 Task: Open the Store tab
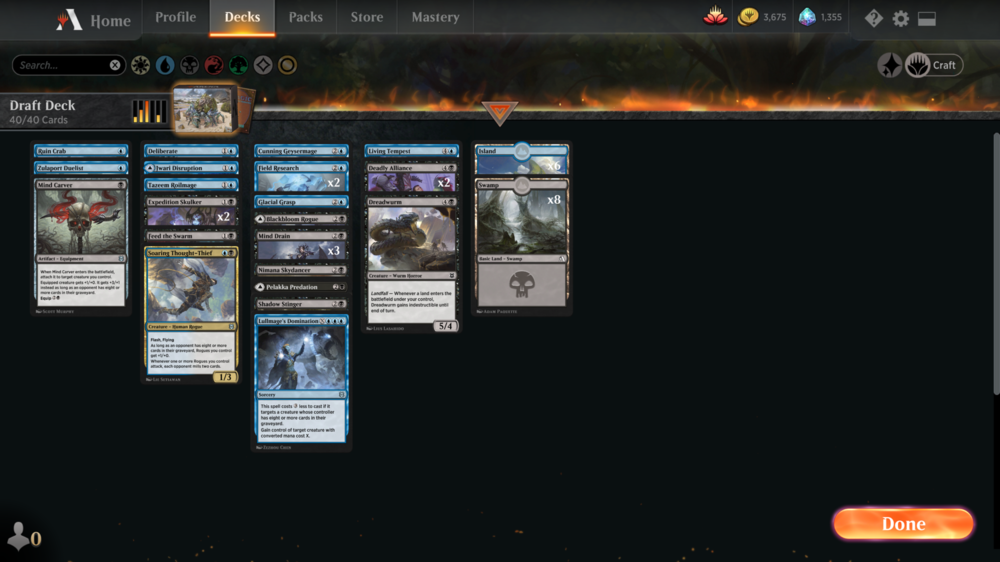click(366, 17)
